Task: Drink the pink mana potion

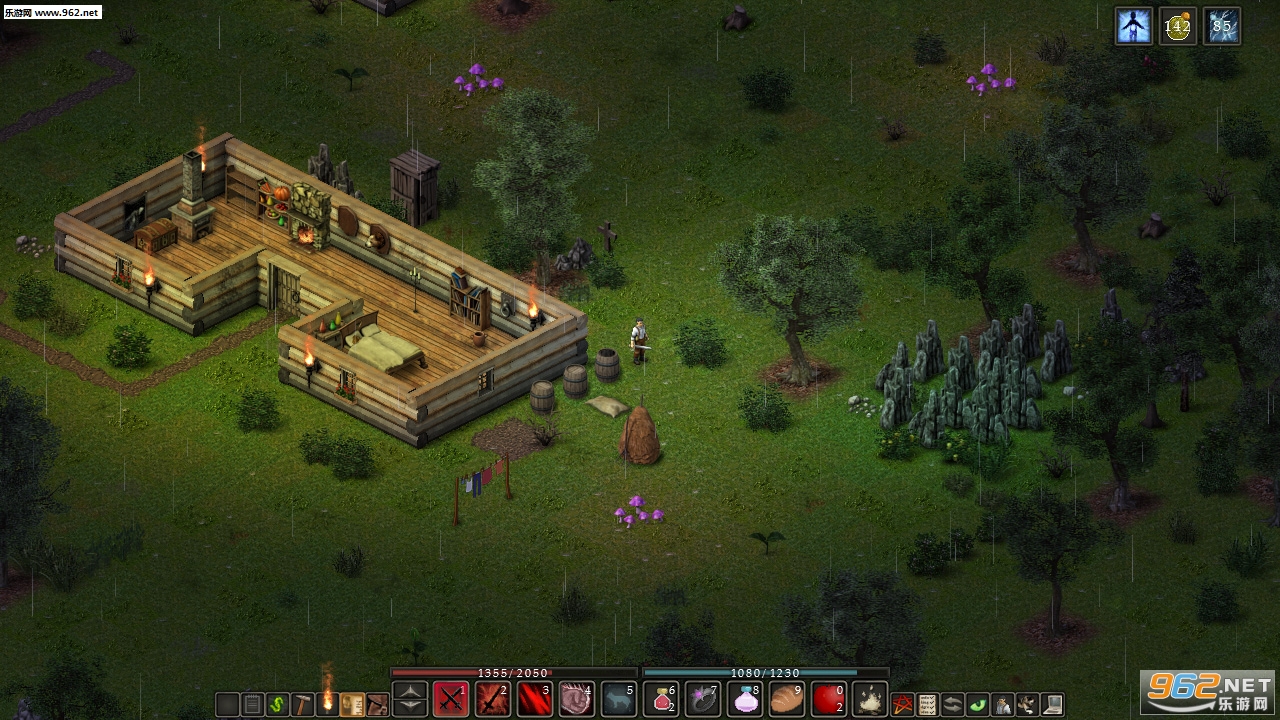Action: pos(745,699)
